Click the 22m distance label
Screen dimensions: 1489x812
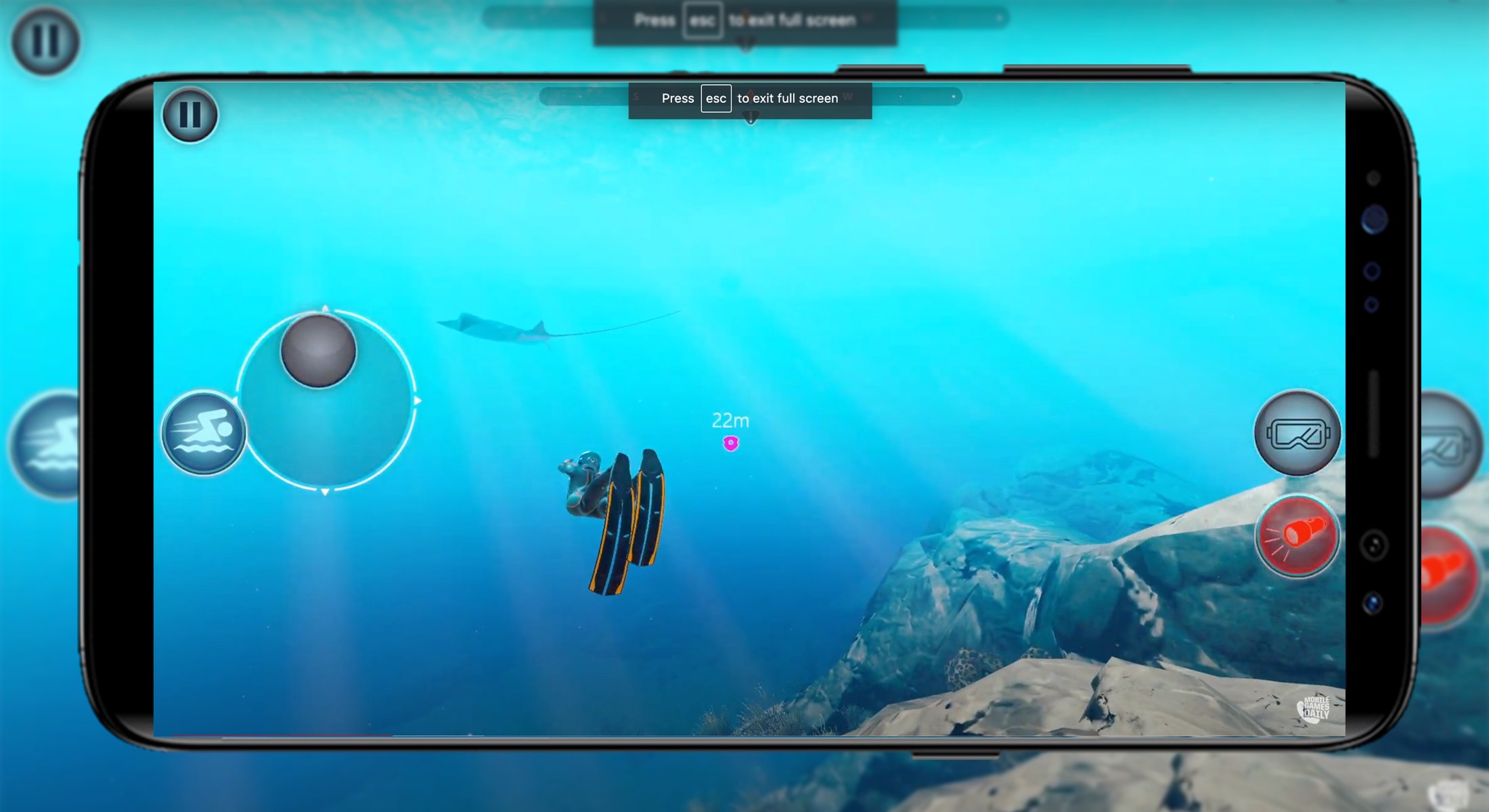point(730,420)
